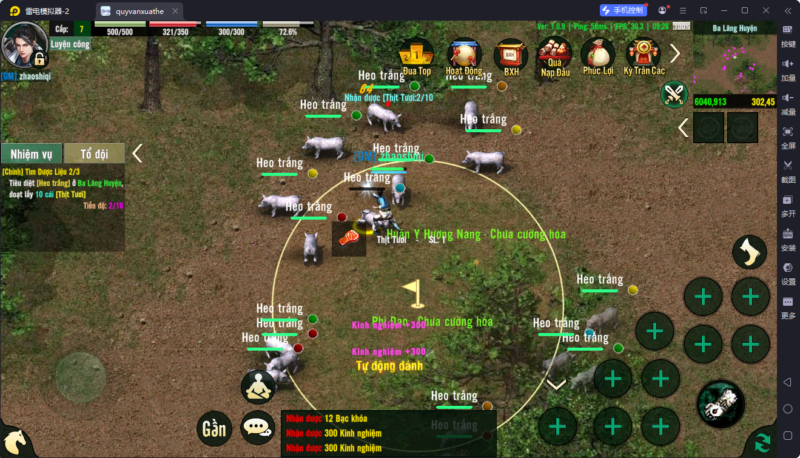
Task: Tap the green swap arrows button
Action: pyautogui.click(x=762, y=442)
